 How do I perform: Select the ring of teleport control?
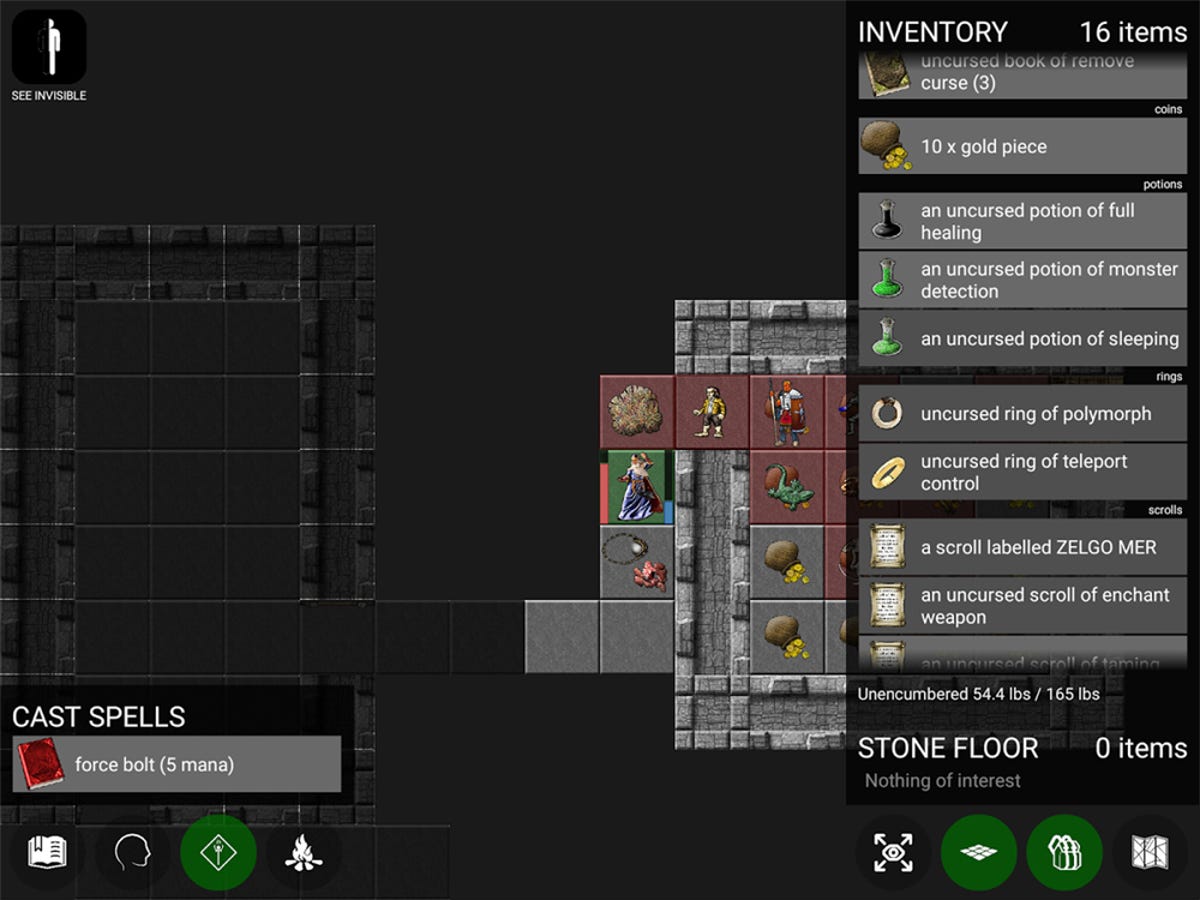coord(1022,472)
